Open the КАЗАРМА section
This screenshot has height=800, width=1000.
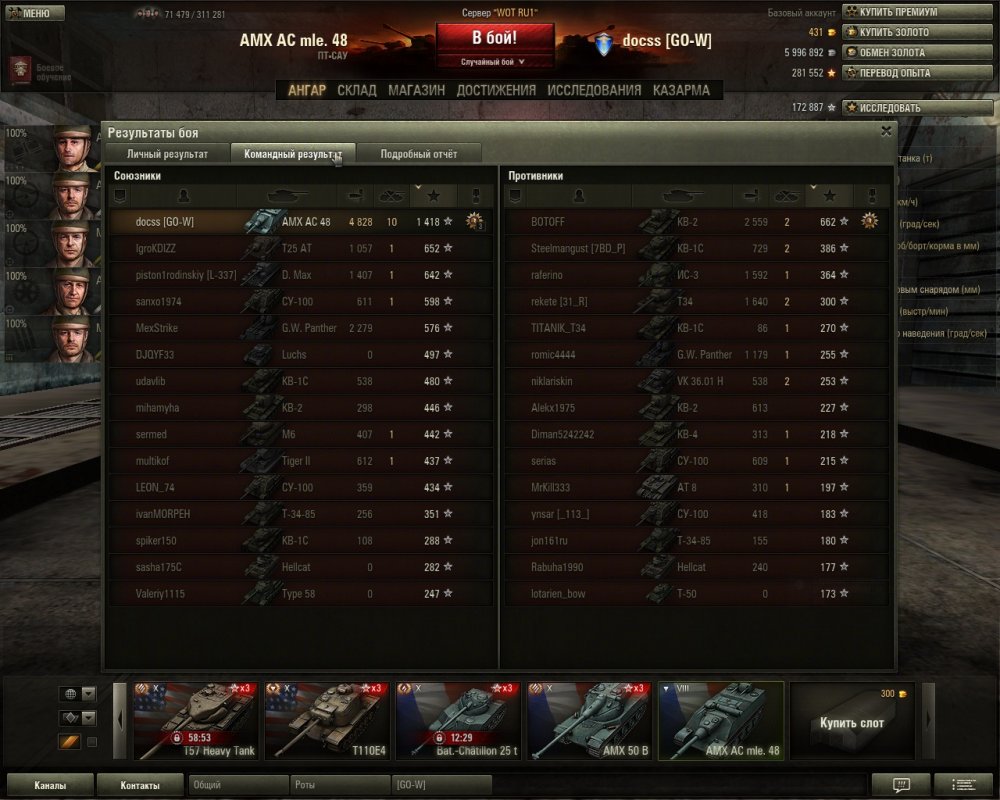[681, 90]
